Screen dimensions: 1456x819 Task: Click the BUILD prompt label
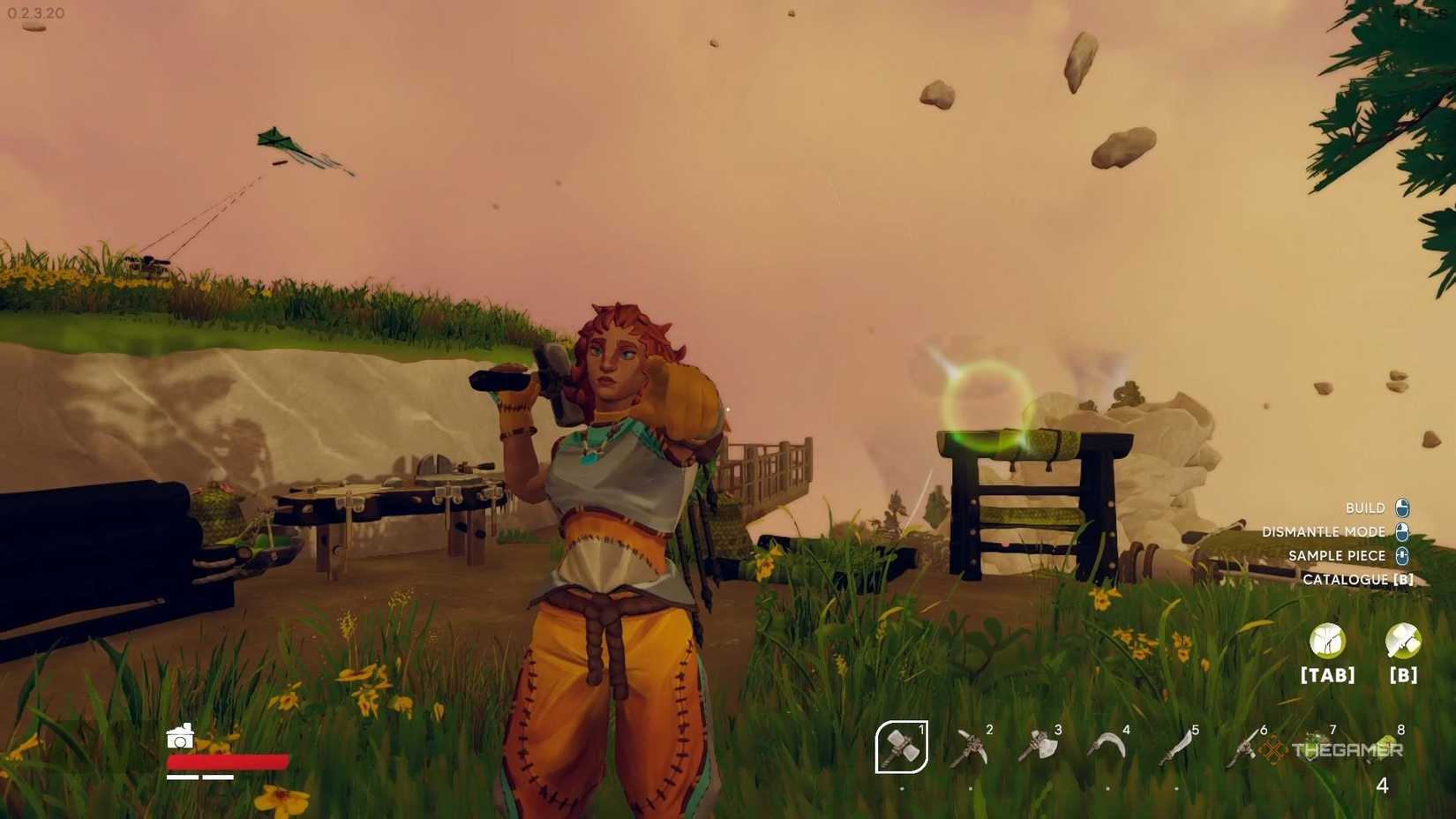pyautogui.click(x=1367, y=507)
